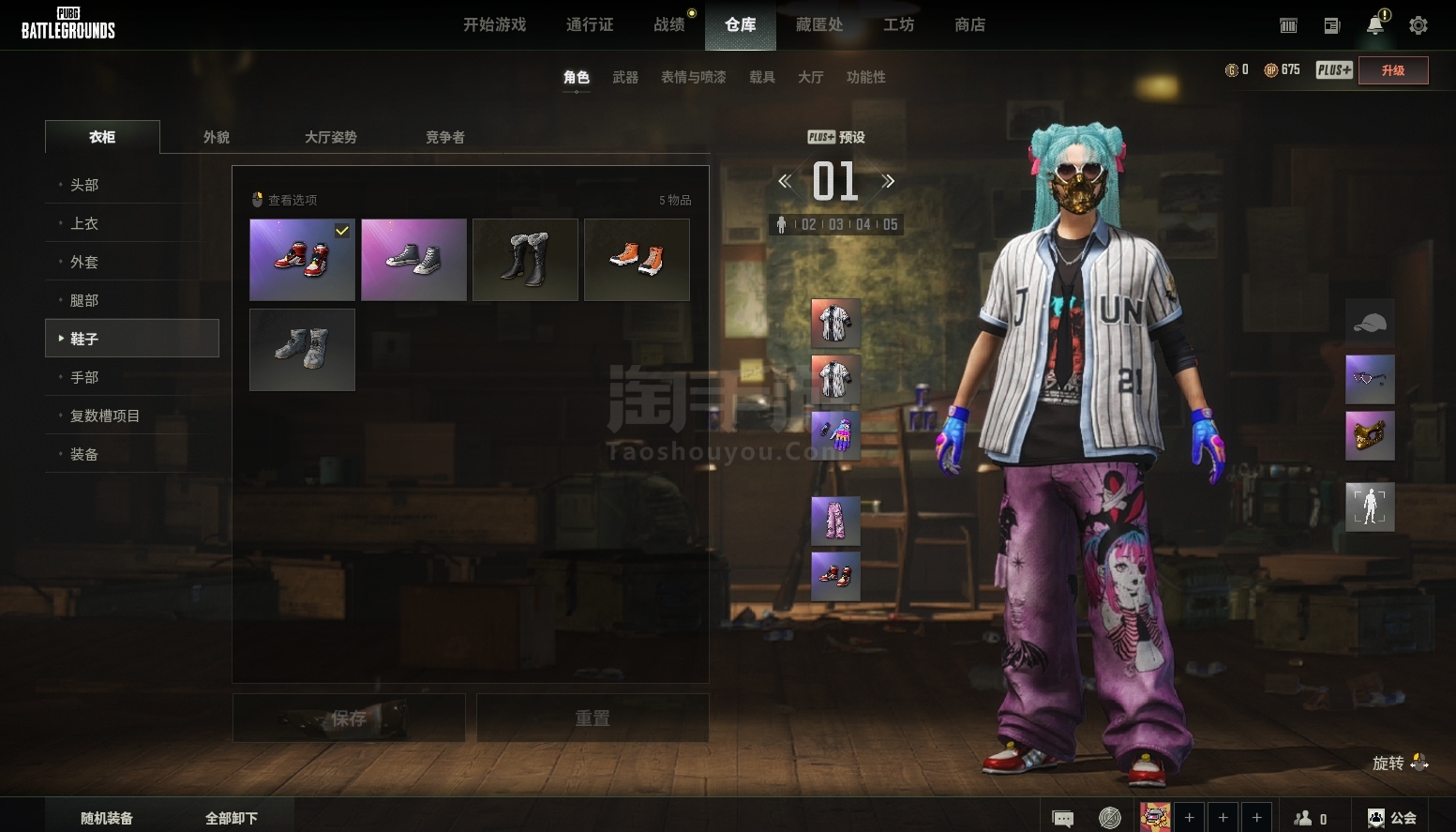Choose the 手部 hands category
1456x832 pixels.
click(x=84, y=378)
